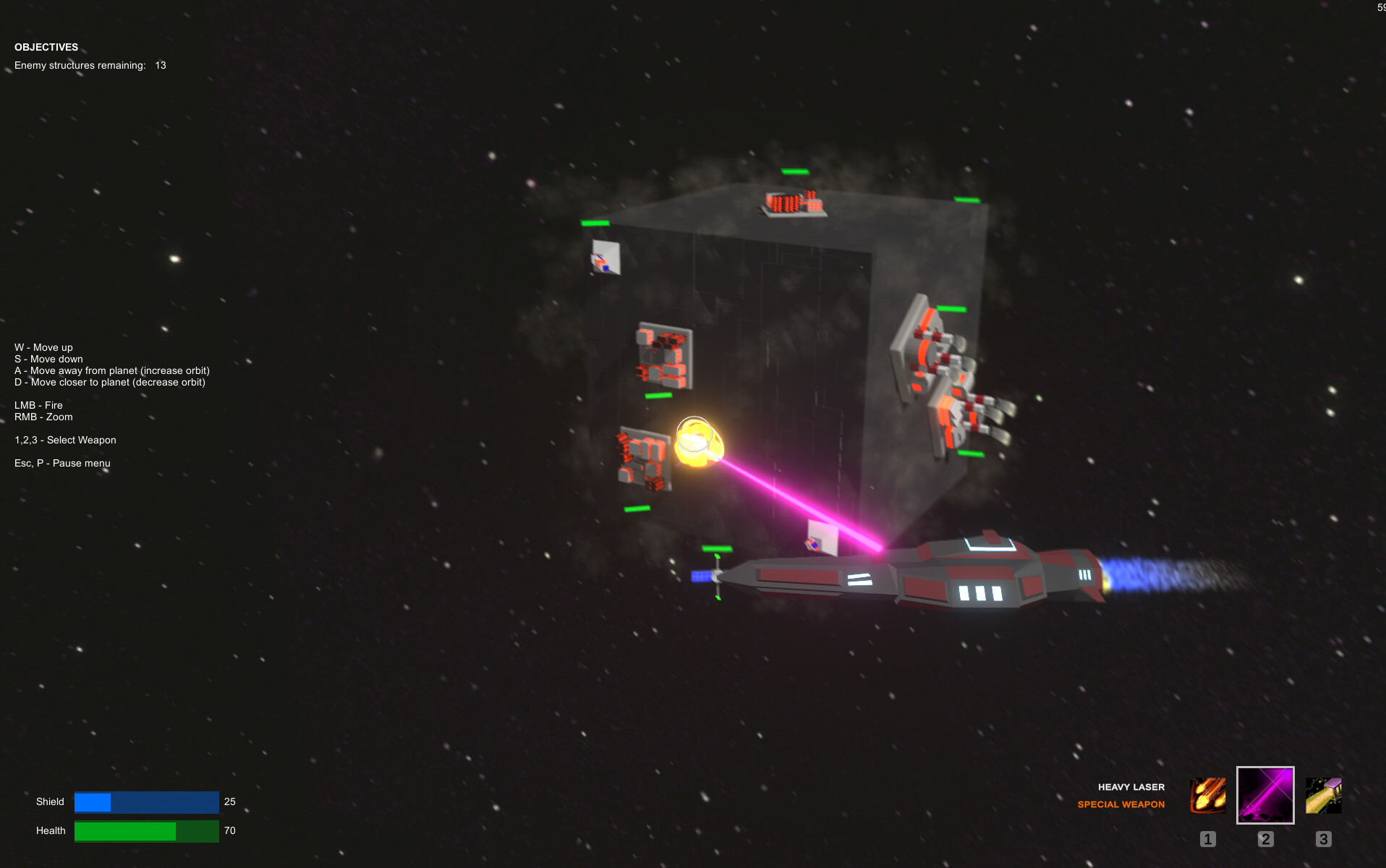Screen dimensions: 1386x868
Task: Click the highlighted magenta laser weapon icon
Action: [1264, 795]
